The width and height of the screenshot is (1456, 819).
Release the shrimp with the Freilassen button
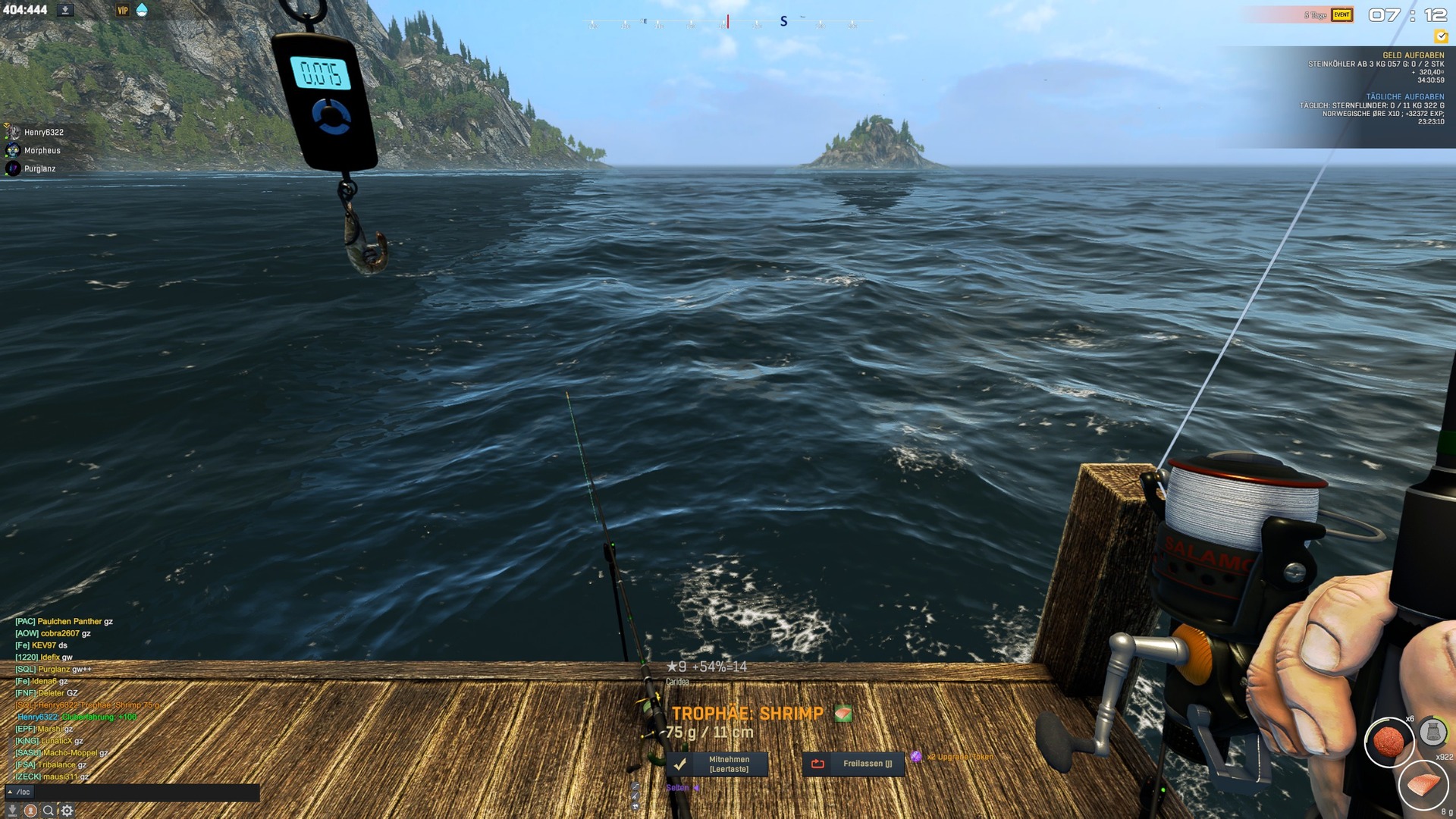854,764
